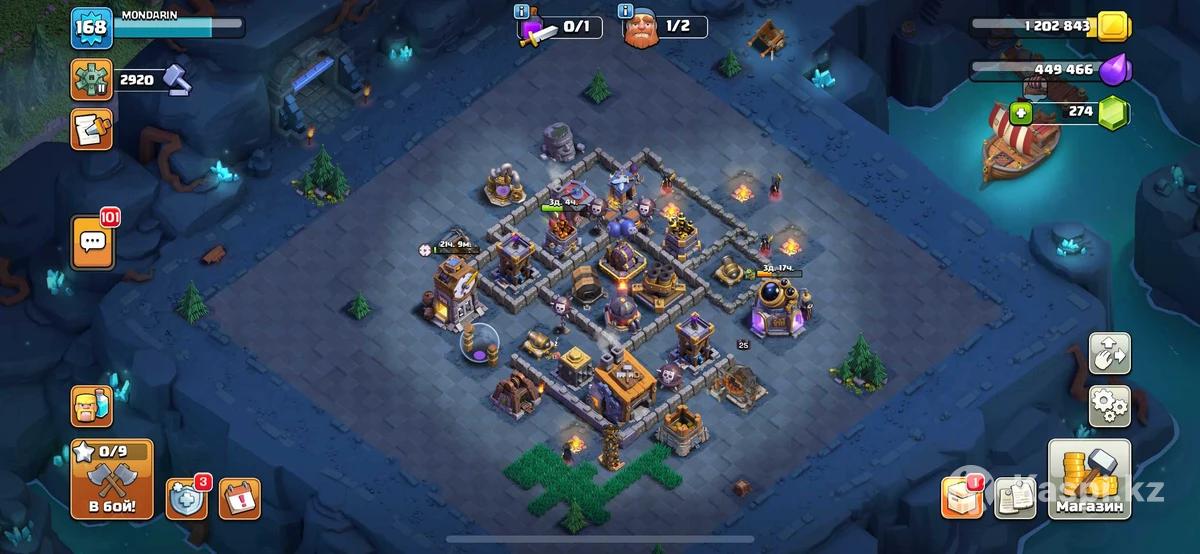The width and height of the screenshot is (1200, 554).
Task: Show info for the 1/2 builder counter
Action: tap(627, 11)
